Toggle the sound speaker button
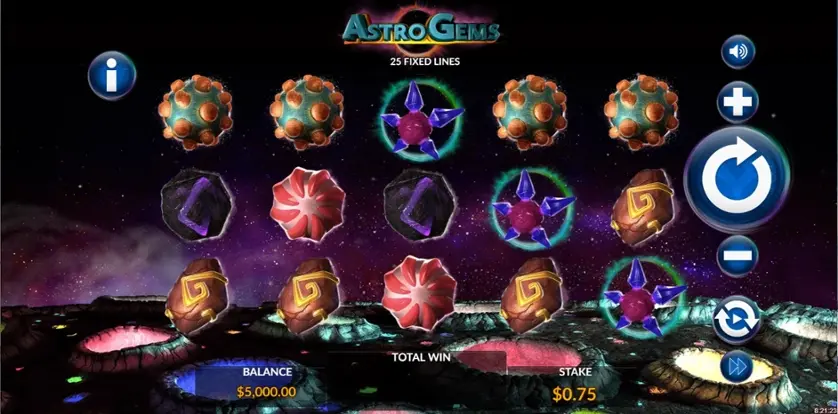Image resolution: width=838 pixels, height=414 pixels. click(738, 52)
